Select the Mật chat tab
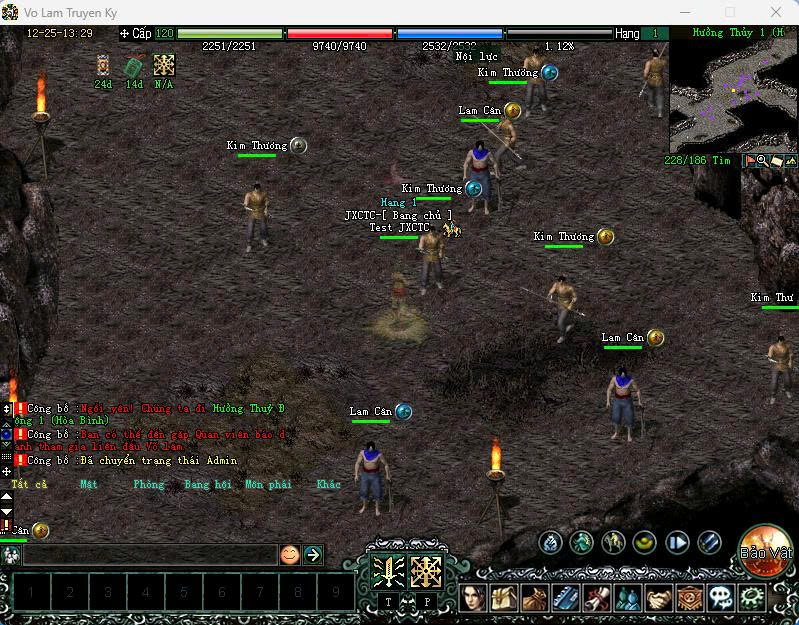 coord(89,485)
